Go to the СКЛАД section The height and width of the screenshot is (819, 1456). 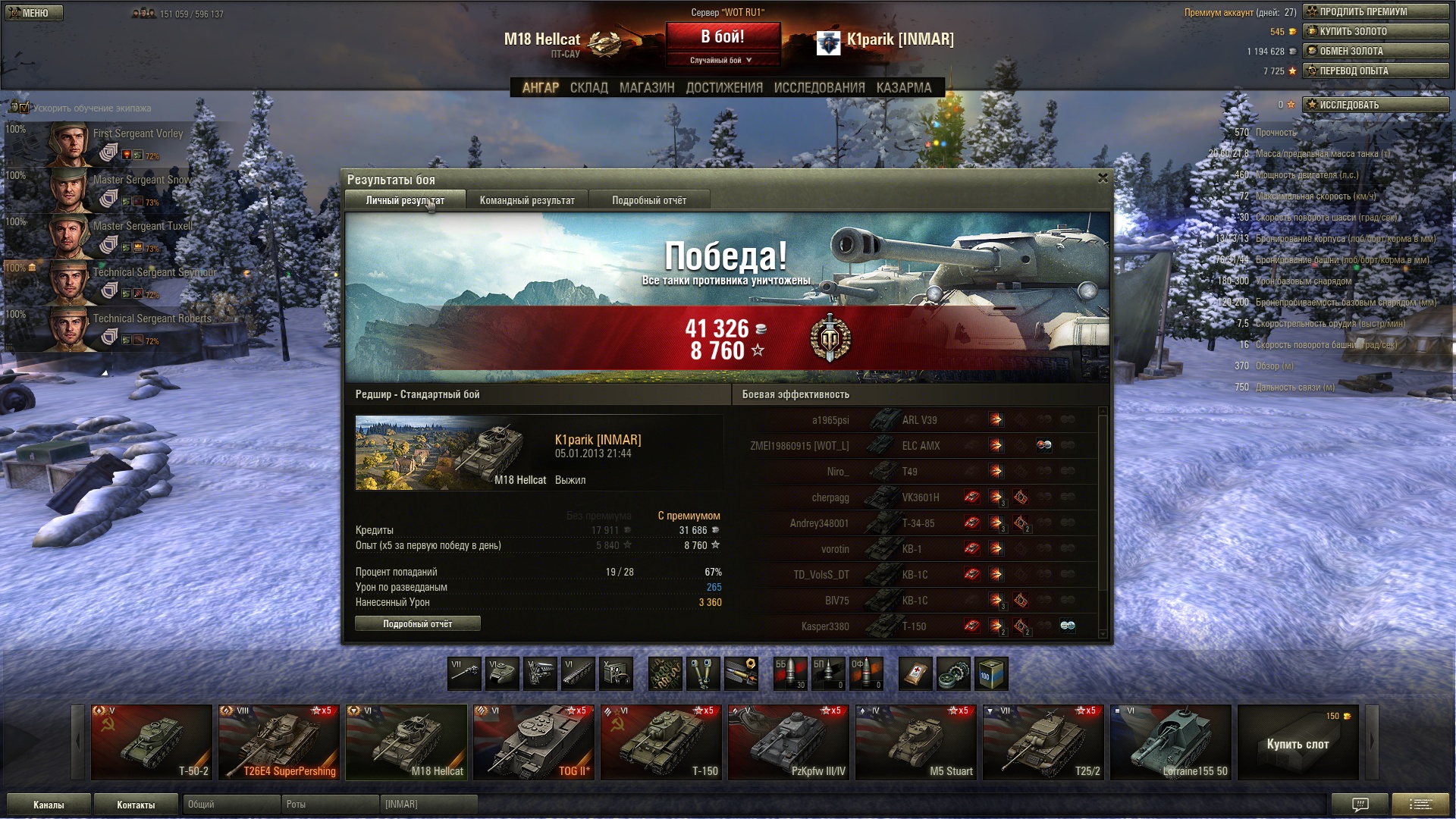588,88
